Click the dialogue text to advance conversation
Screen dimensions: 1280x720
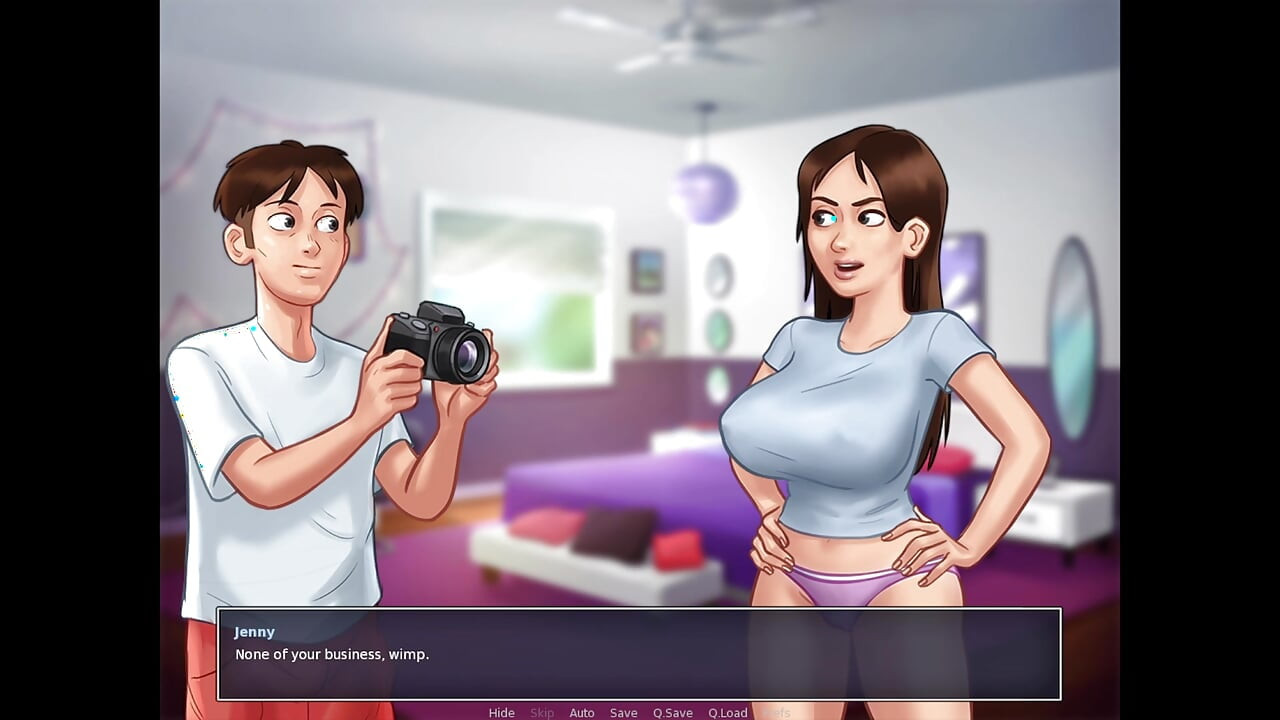(330, 654)
